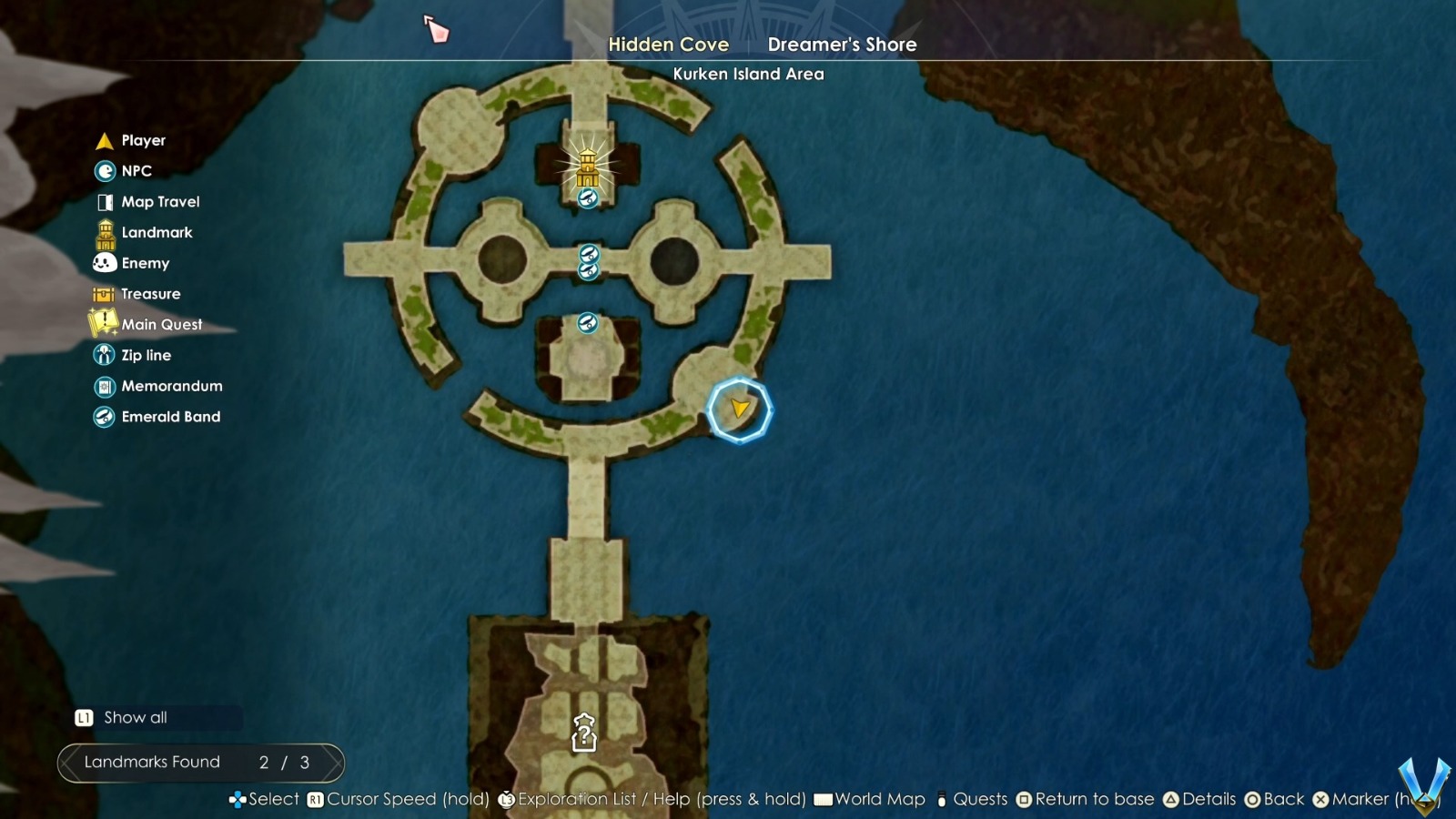1456x819 pixels.
Task: Select the Hidden Cove tab
Action: (x=670, y=44)
